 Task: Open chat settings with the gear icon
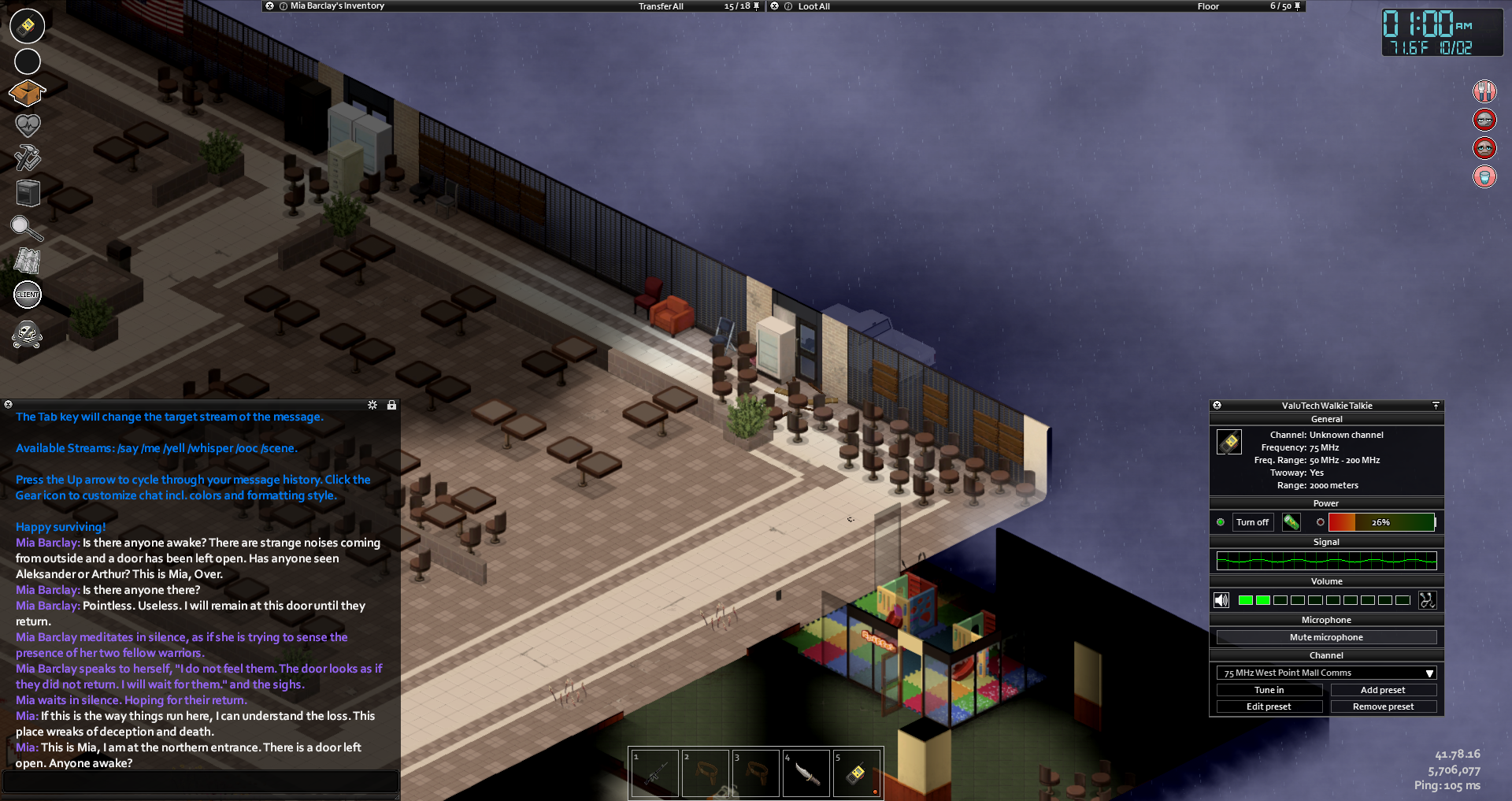click(x=372, y=405)
